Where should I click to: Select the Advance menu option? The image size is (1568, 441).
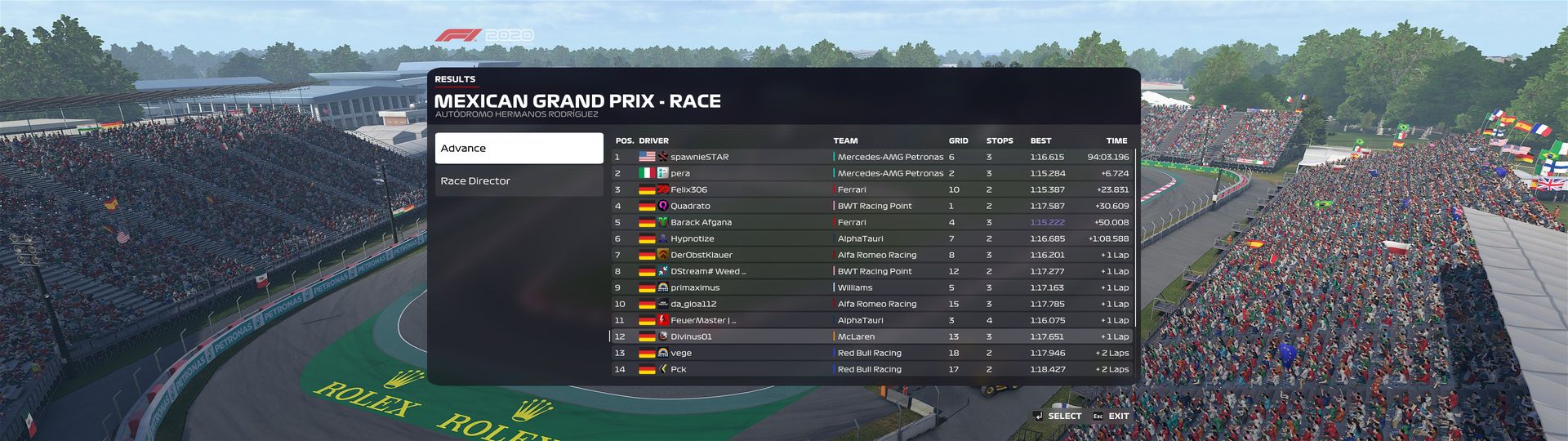519,149
